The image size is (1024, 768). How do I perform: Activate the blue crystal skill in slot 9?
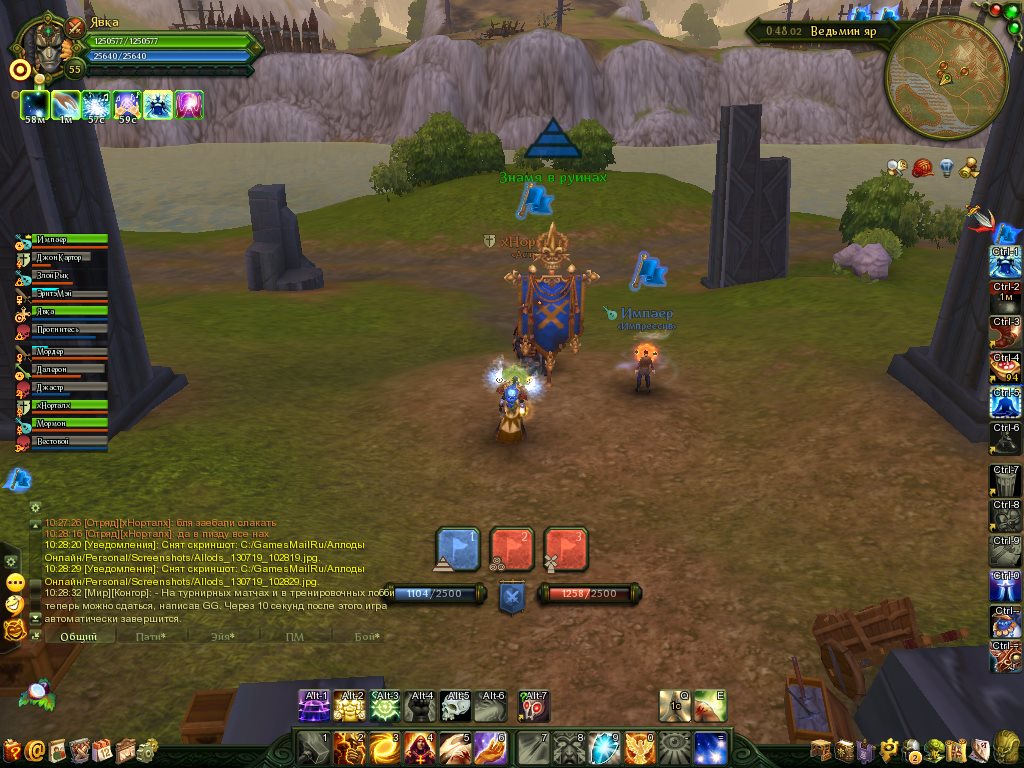[605, 748]
